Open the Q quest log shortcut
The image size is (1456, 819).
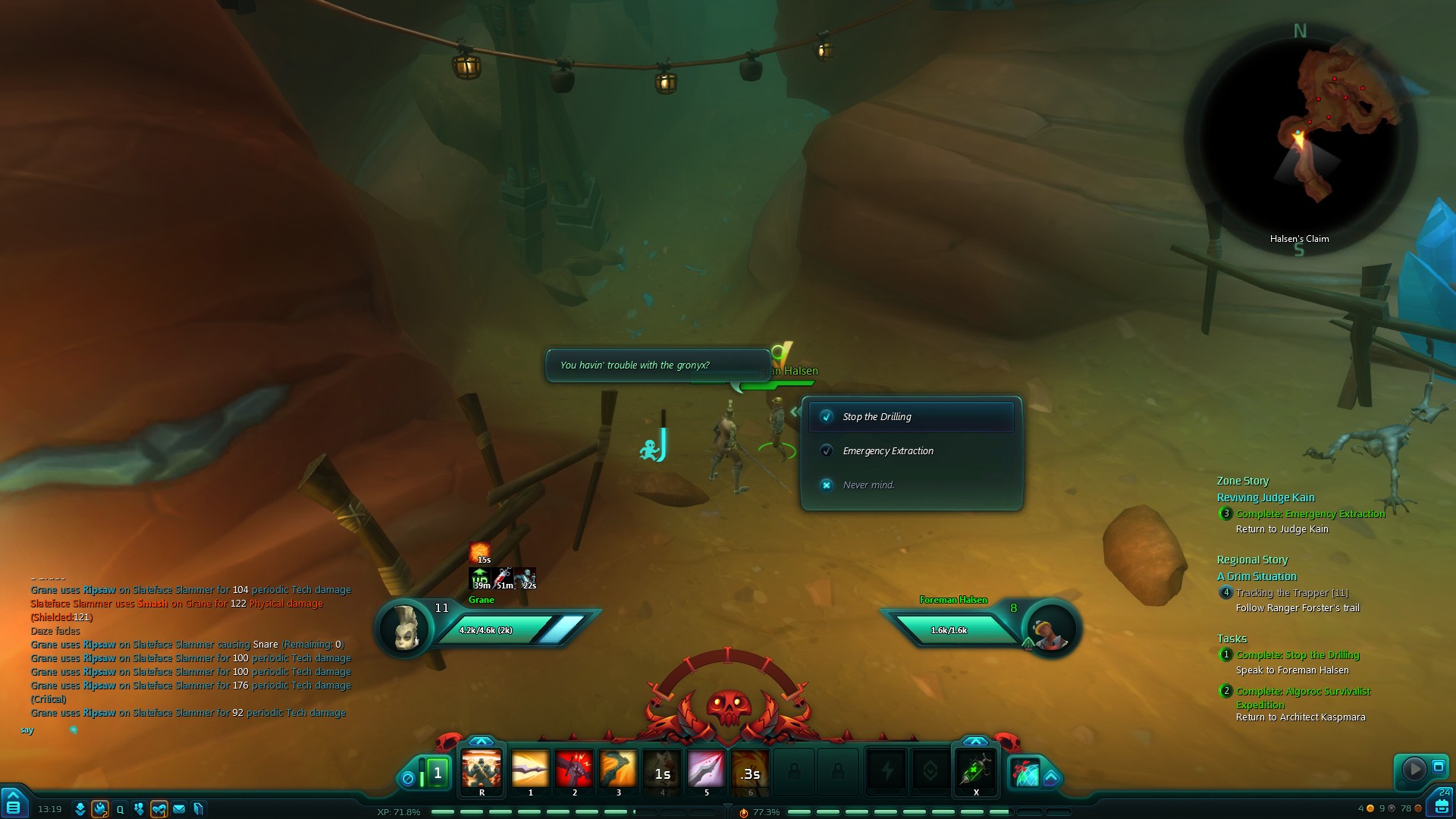point(120,809)
